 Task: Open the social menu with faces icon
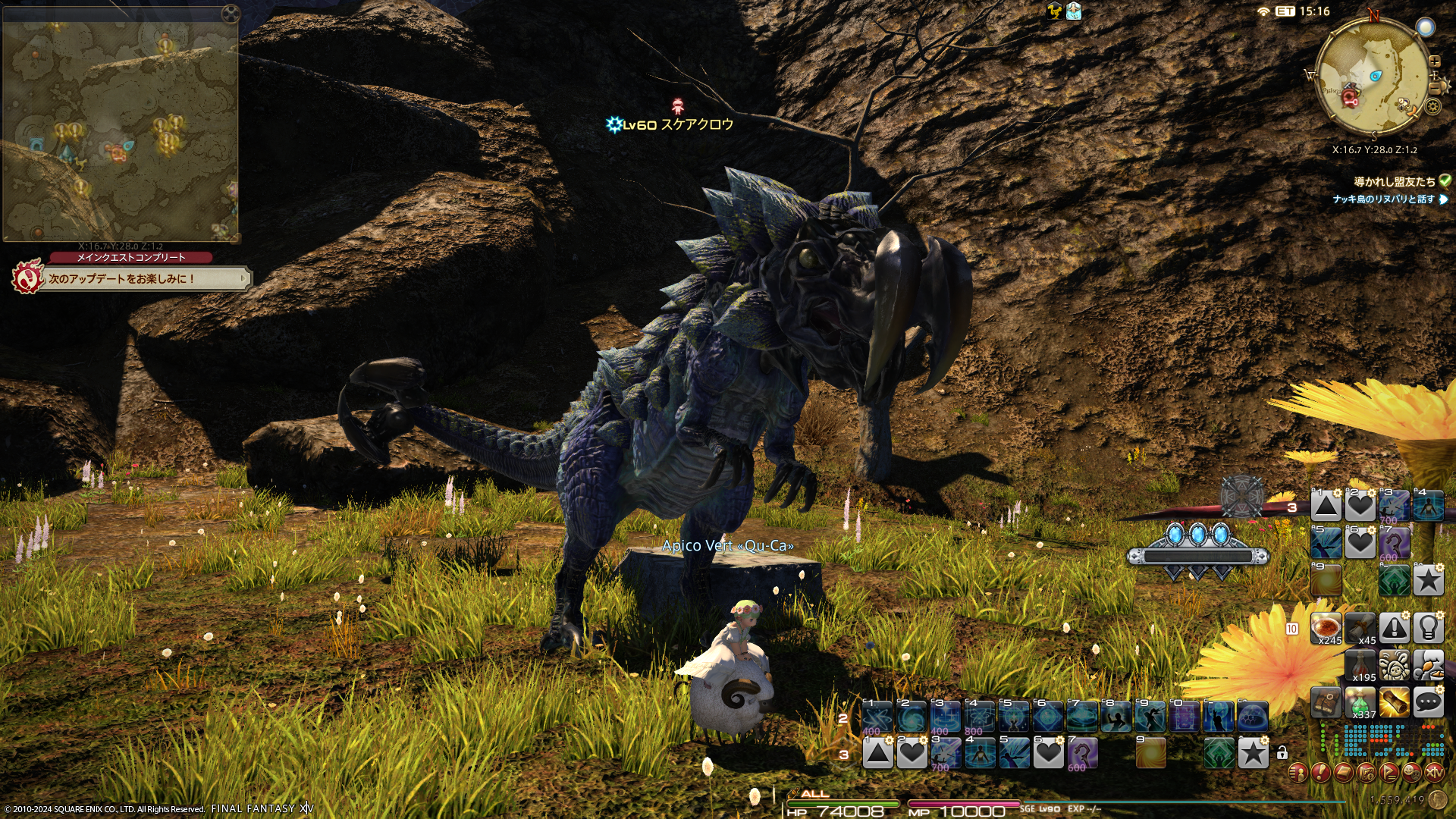[x=1411, y=773]
